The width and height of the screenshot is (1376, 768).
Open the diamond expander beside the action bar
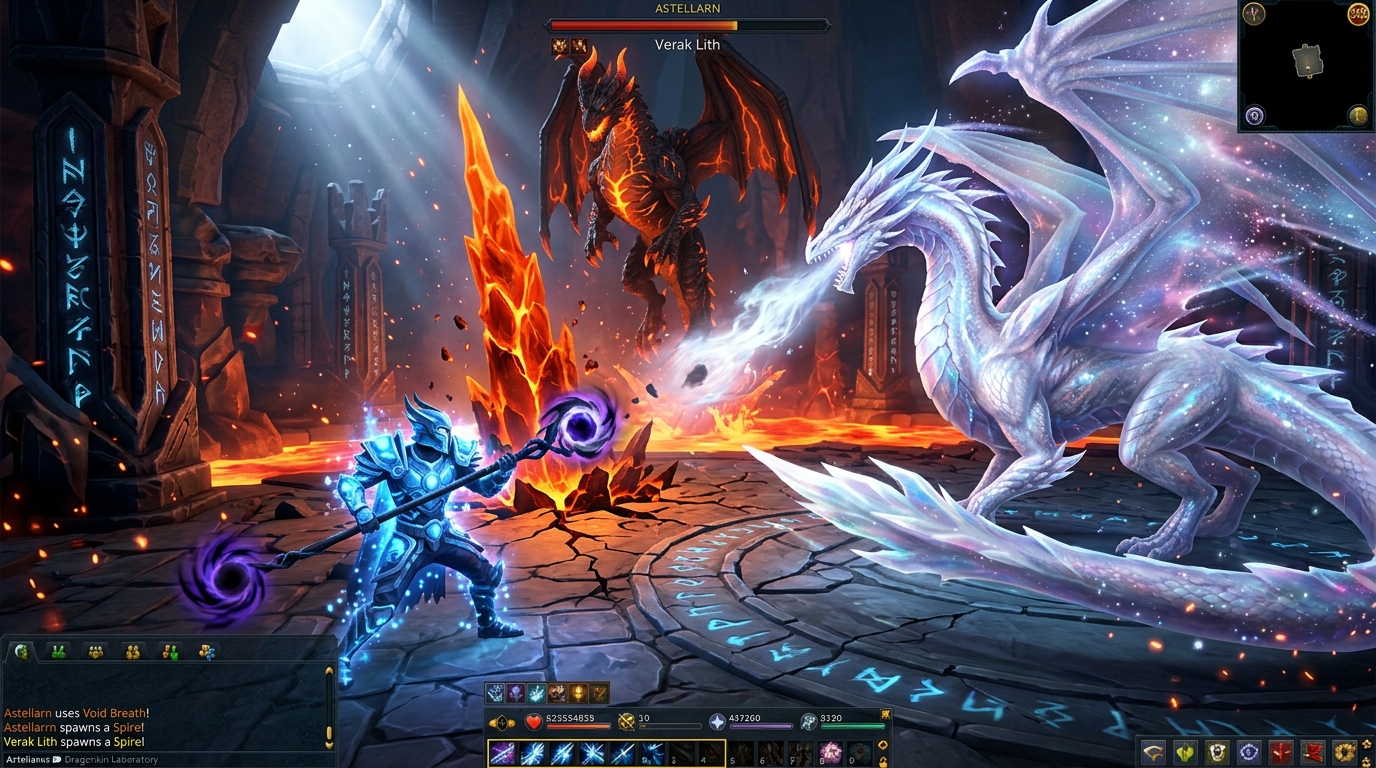point(883,746)
